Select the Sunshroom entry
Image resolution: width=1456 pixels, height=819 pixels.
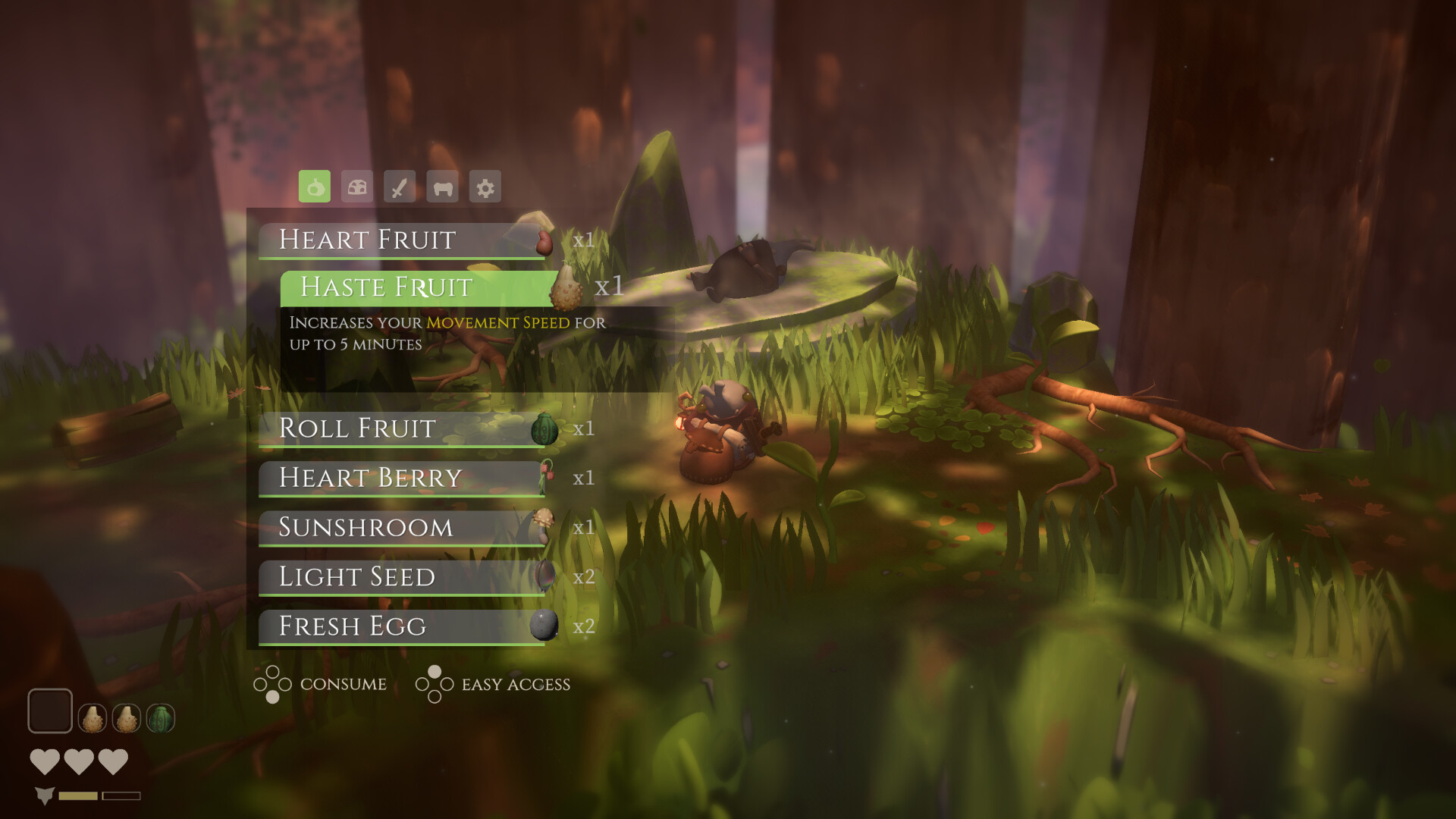pos(402,527)
